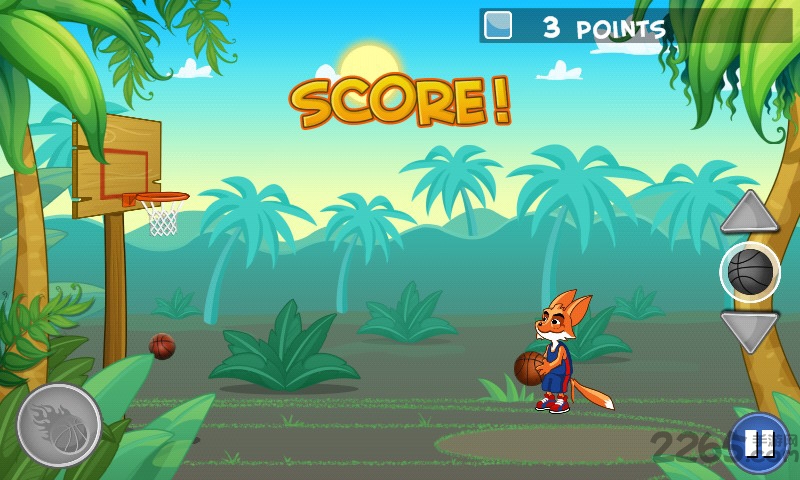Viewport: 800px width, 480px height.
Task: Activate the flaming basketball power button
Action: pos(59,425)
